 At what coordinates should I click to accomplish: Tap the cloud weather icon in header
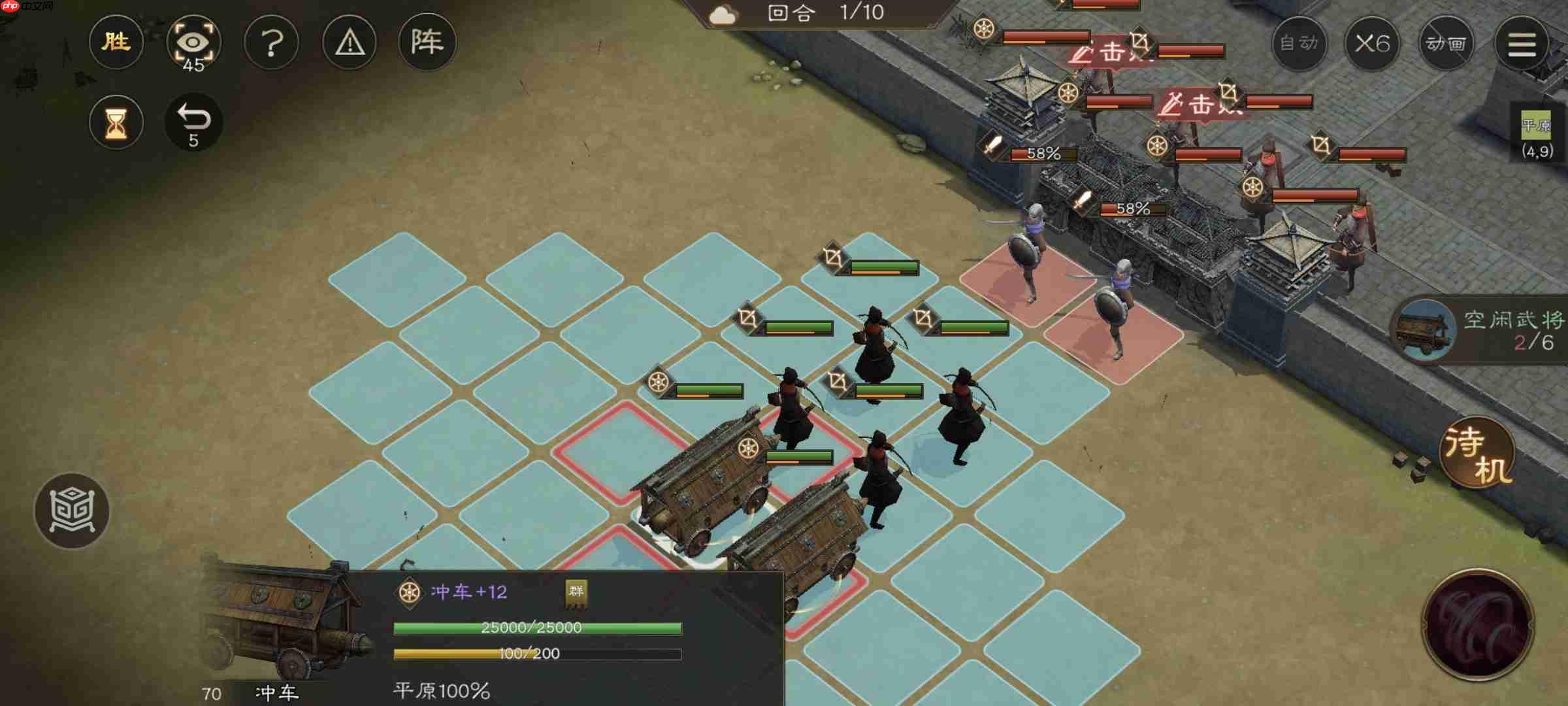[x=724, y=13]
